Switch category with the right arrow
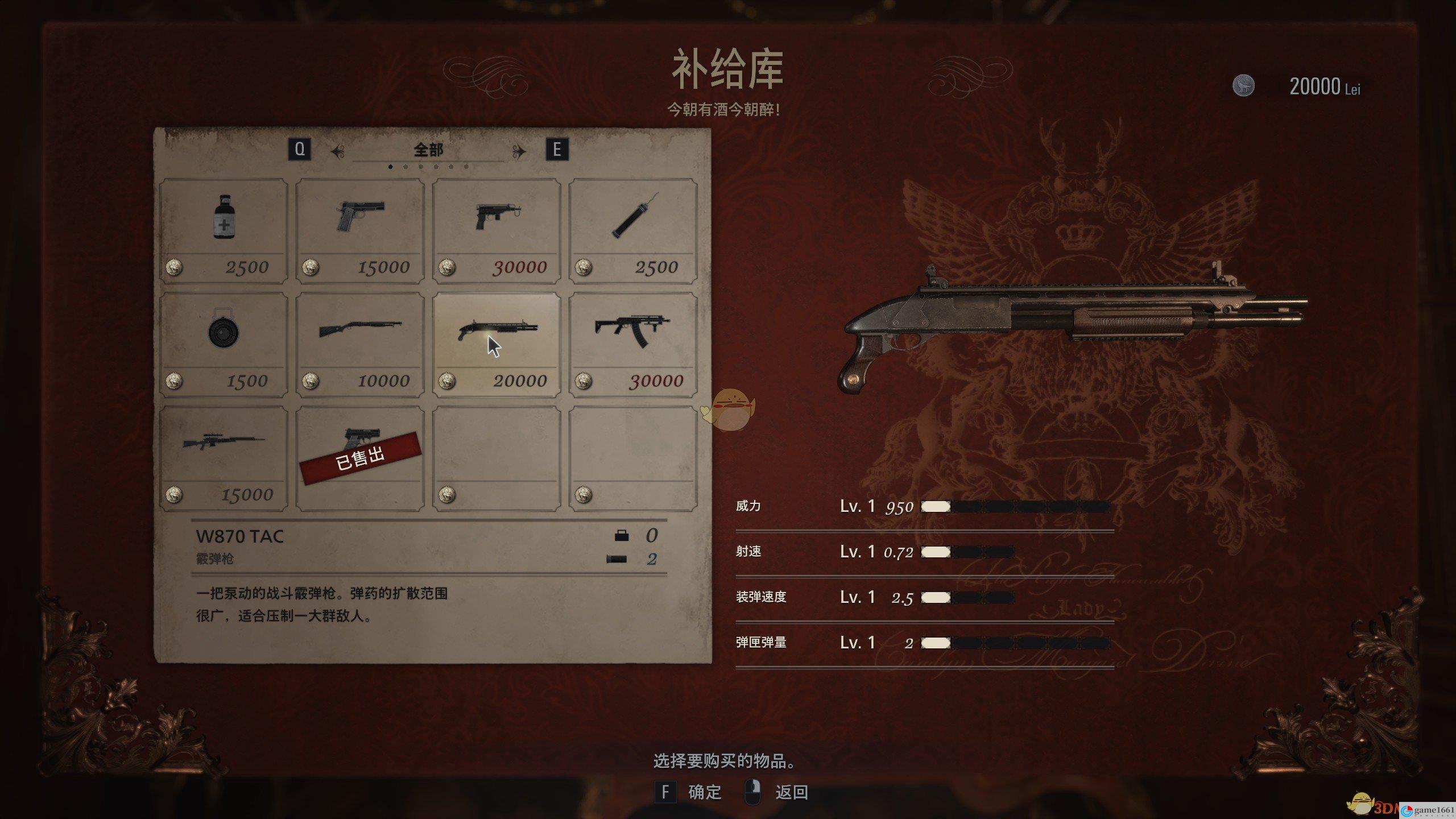Viewport: 1456px width, 819px height. coord(519,151)
